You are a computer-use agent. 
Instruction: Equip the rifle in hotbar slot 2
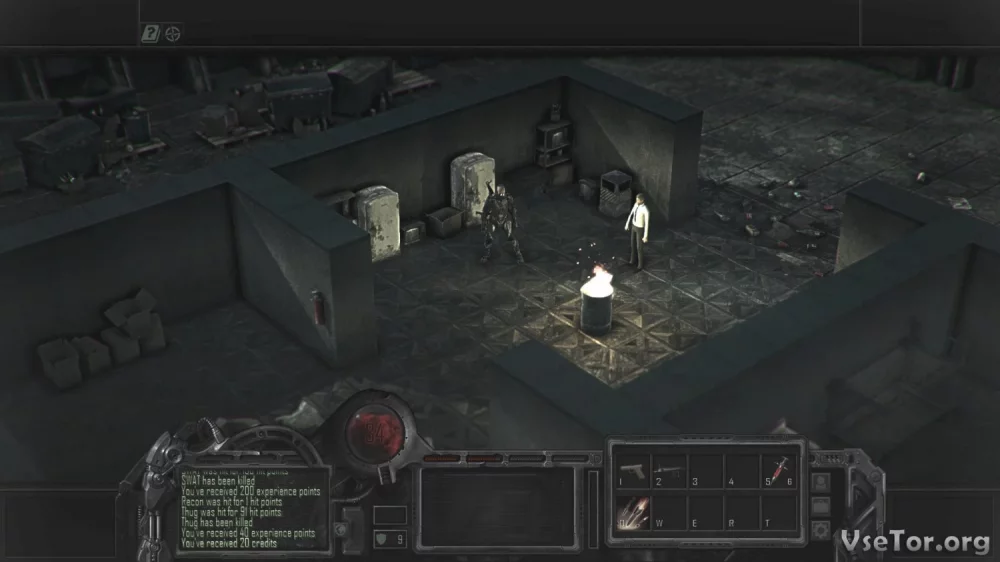[x=667, y=470]
